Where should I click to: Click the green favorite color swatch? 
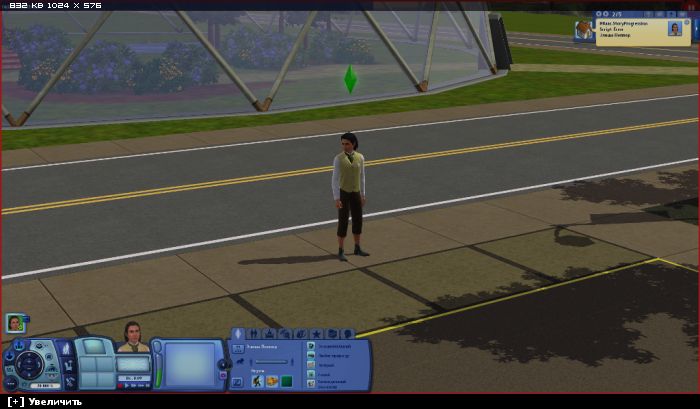pos(286,381)
